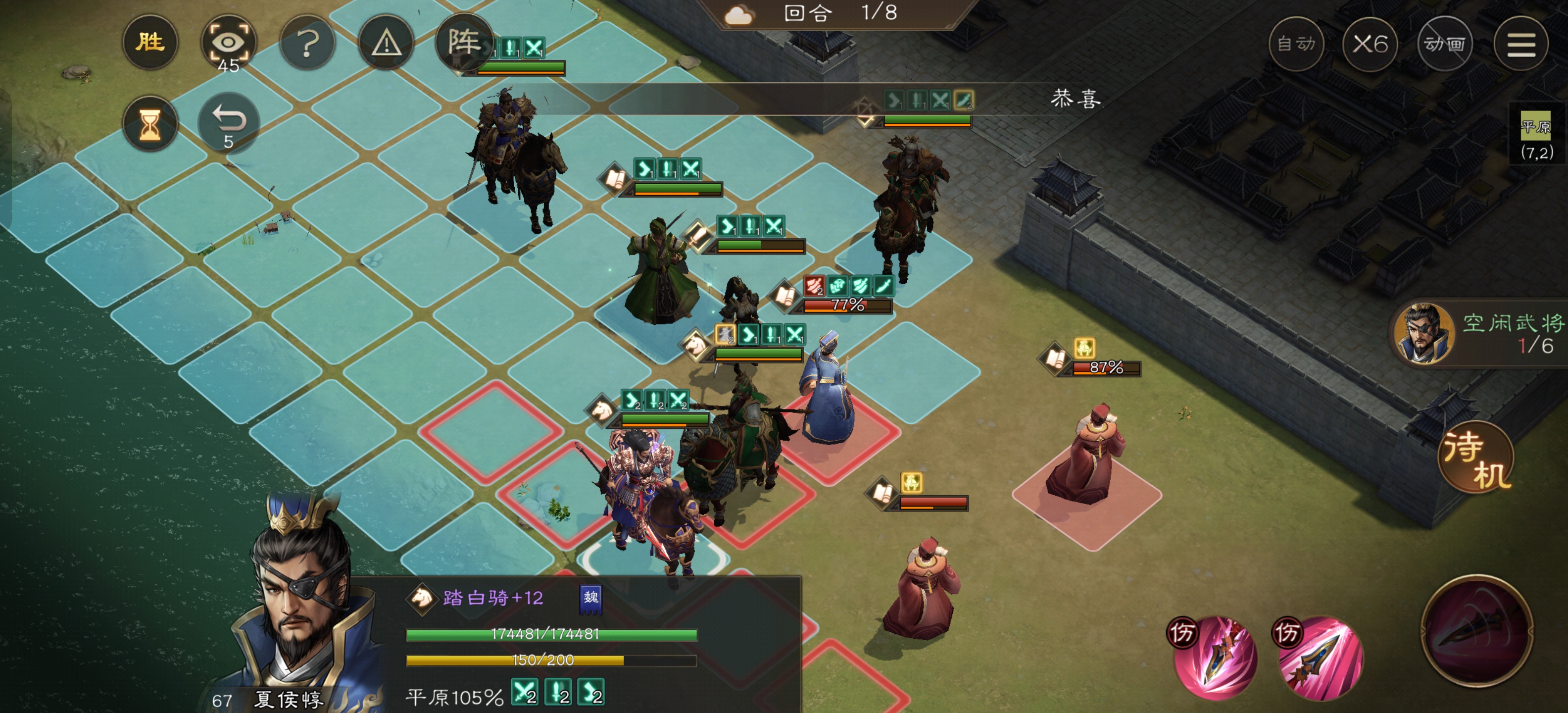End turn with the hourglass button
The height and width of the screenshot is (713, 1568).
pyautogui.click(x=150, y=124)
